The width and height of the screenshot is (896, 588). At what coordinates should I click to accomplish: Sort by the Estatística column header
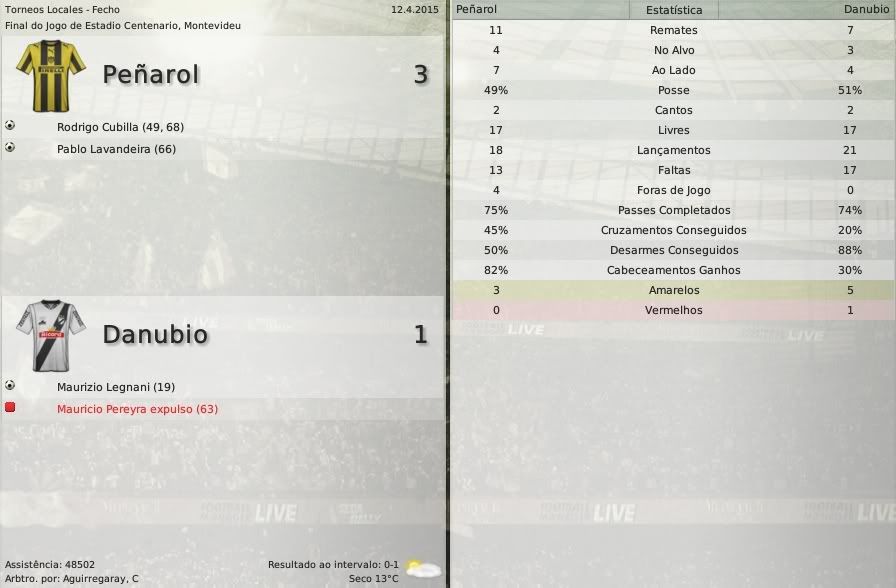pyautogui.click(x=673, y=10)
